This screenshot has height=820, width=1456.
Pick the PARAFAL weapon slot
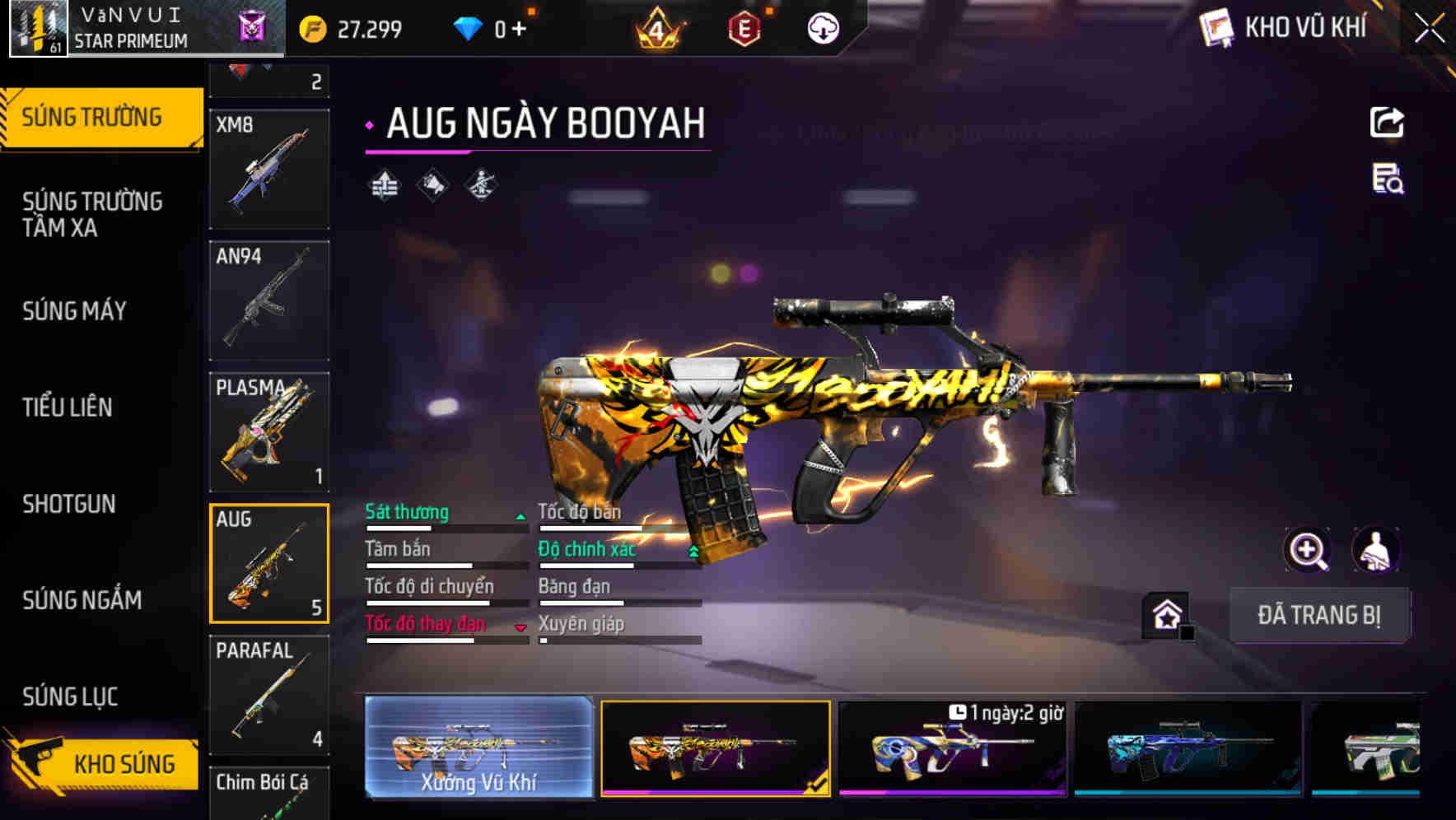pos(269,694)
